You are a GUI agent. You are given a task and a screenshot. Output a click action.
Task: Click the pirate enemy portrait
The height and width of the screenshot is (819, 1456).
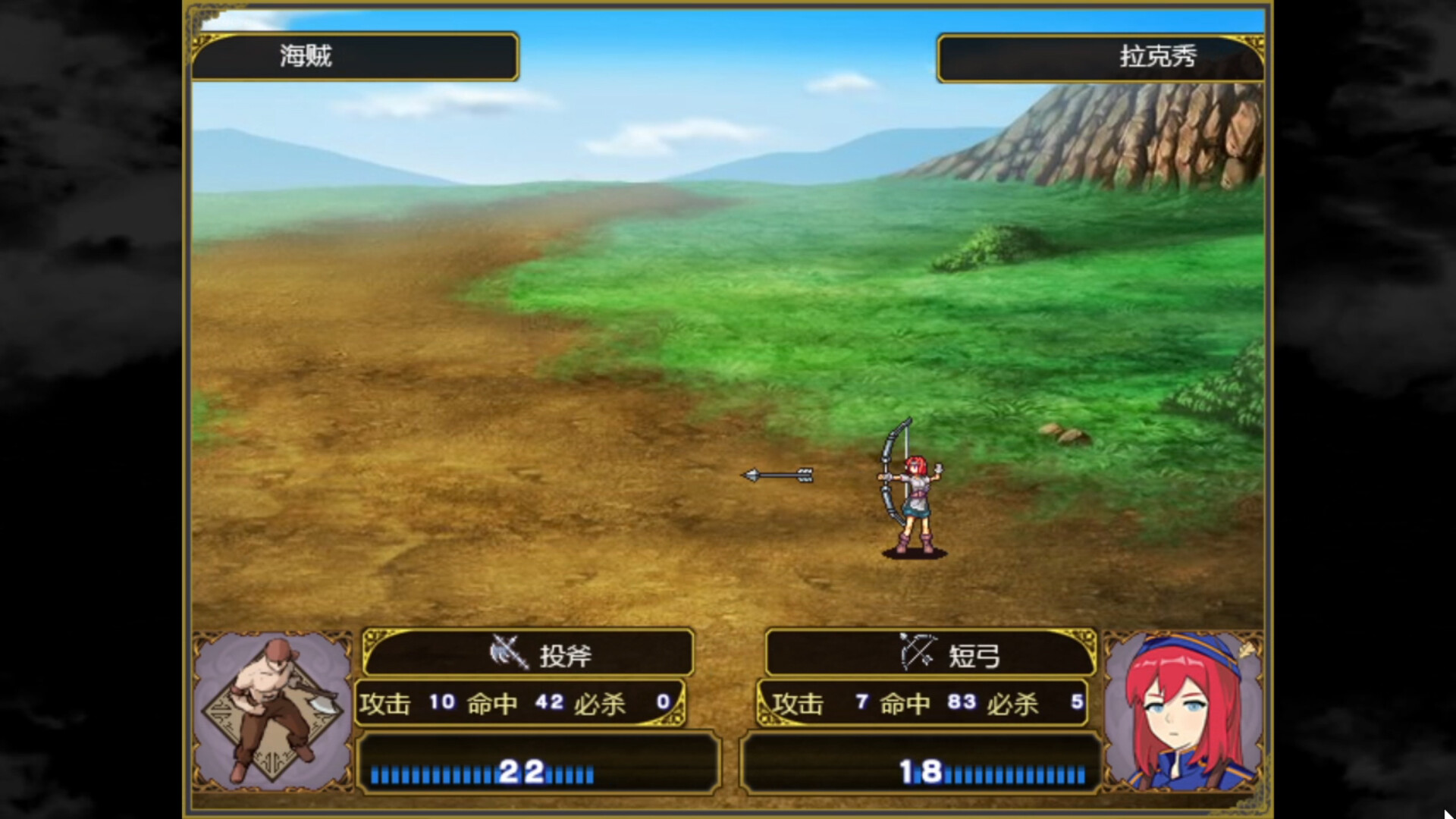271,709
